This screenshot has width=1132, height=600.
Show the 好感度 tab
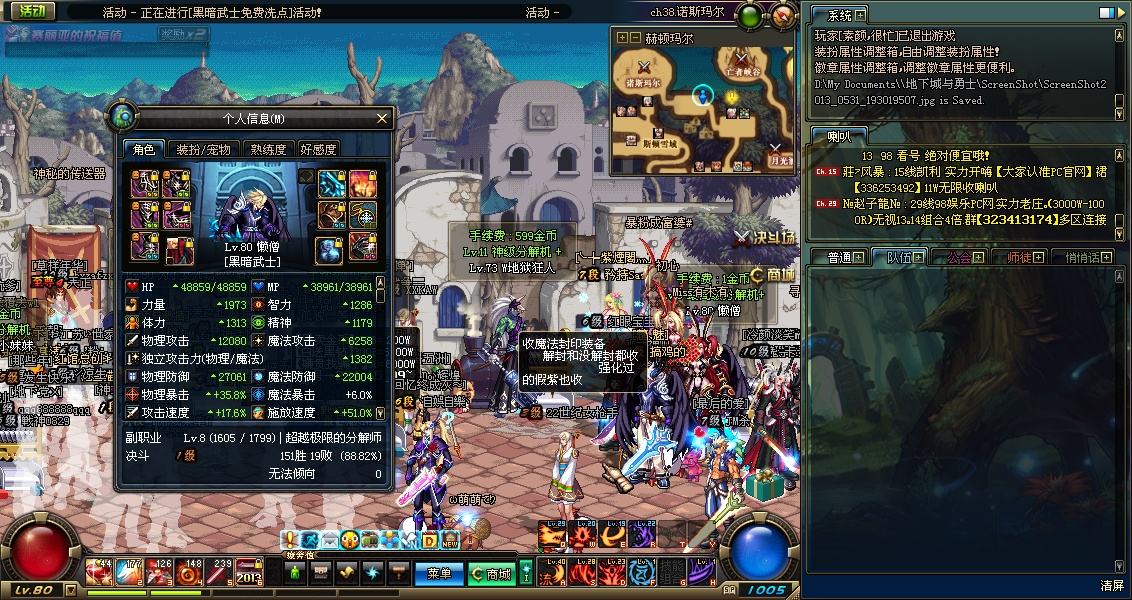318,149
